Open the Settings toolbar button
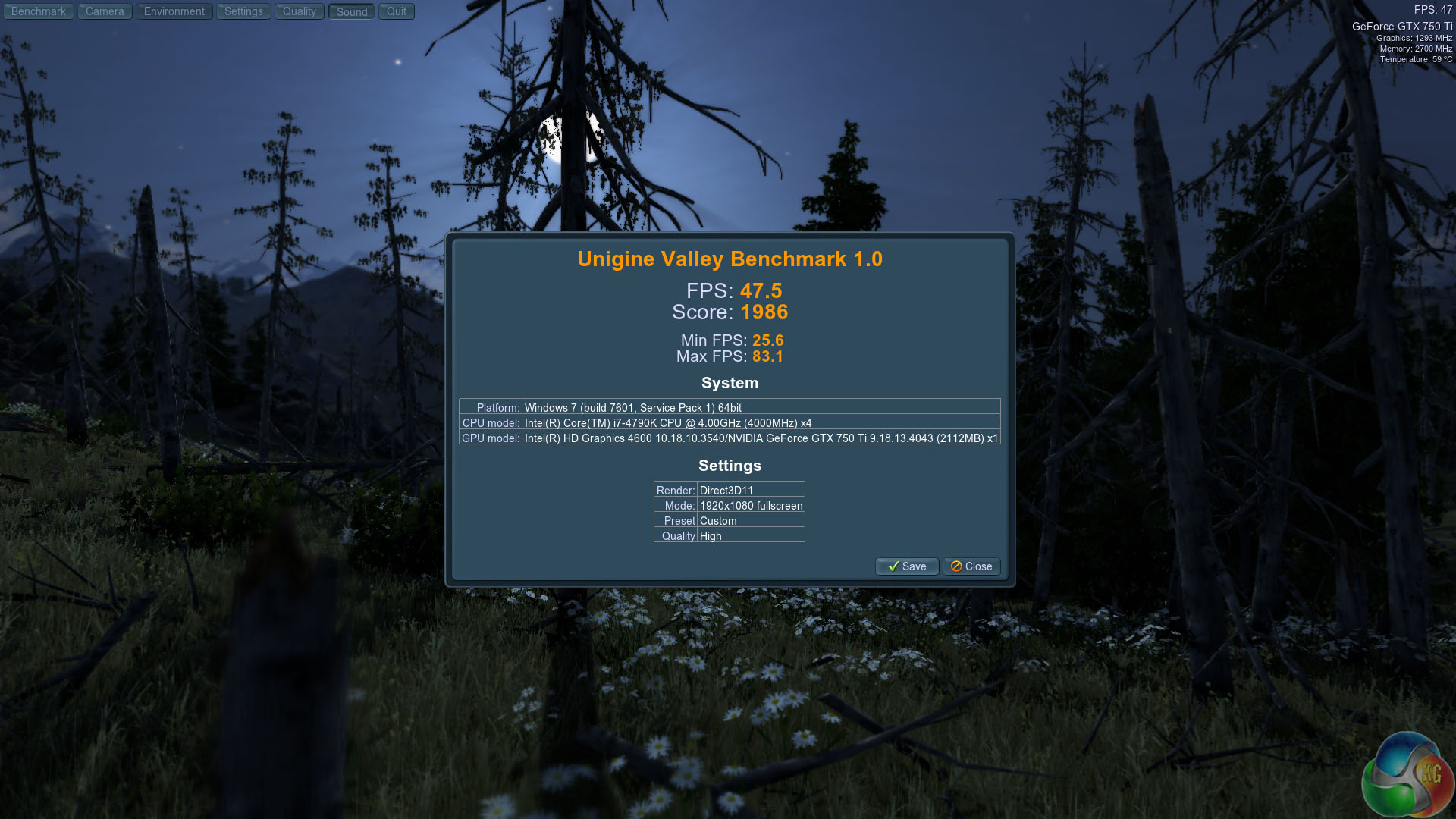The image size is (1456, 819). click(x=243, y=11)
